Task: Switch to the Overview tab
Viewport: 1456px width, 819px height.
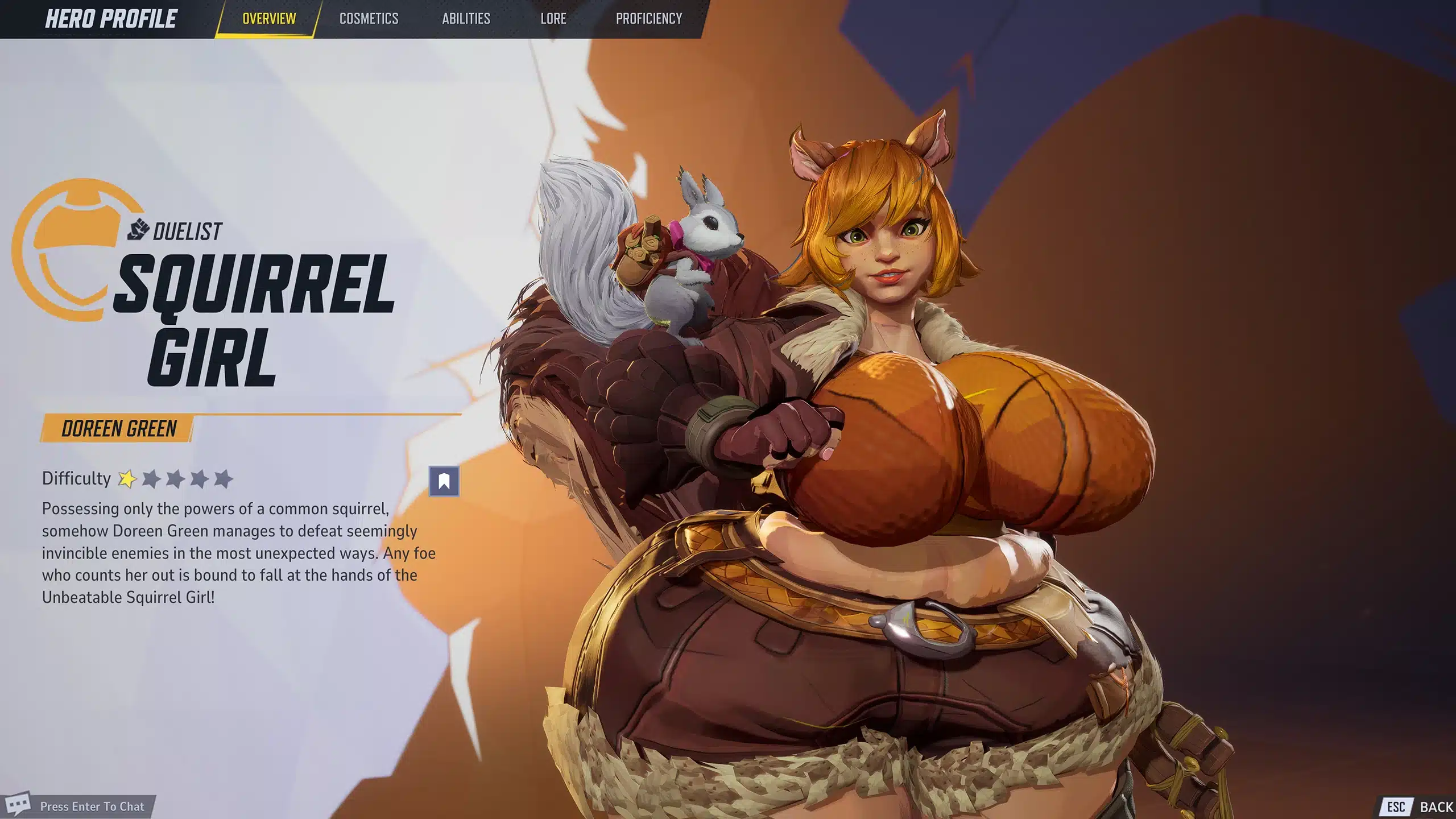Action: (x=269, y=19)
